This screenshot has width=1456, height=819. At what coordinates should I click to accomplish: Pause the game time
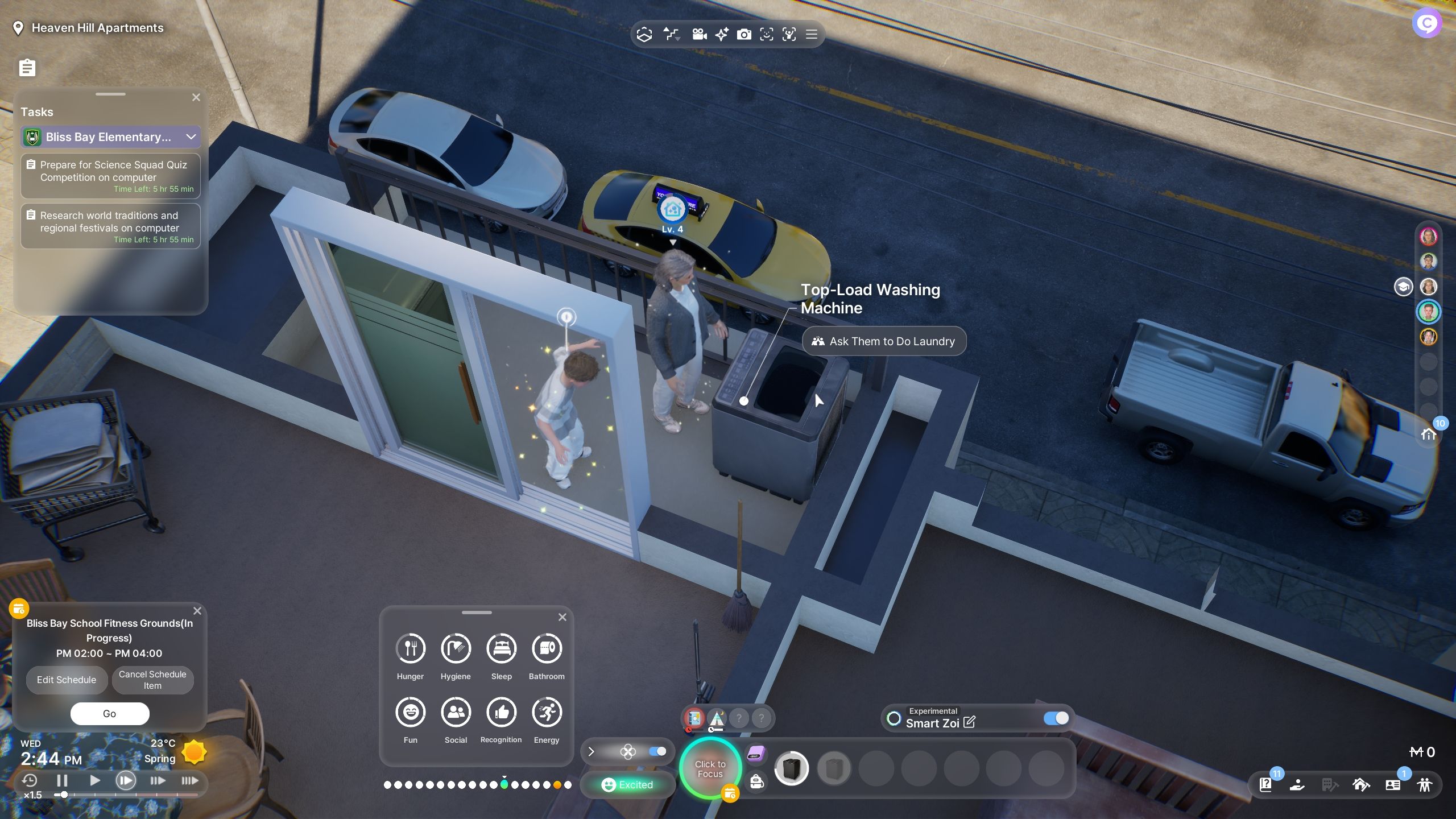(x=63, y=781)
